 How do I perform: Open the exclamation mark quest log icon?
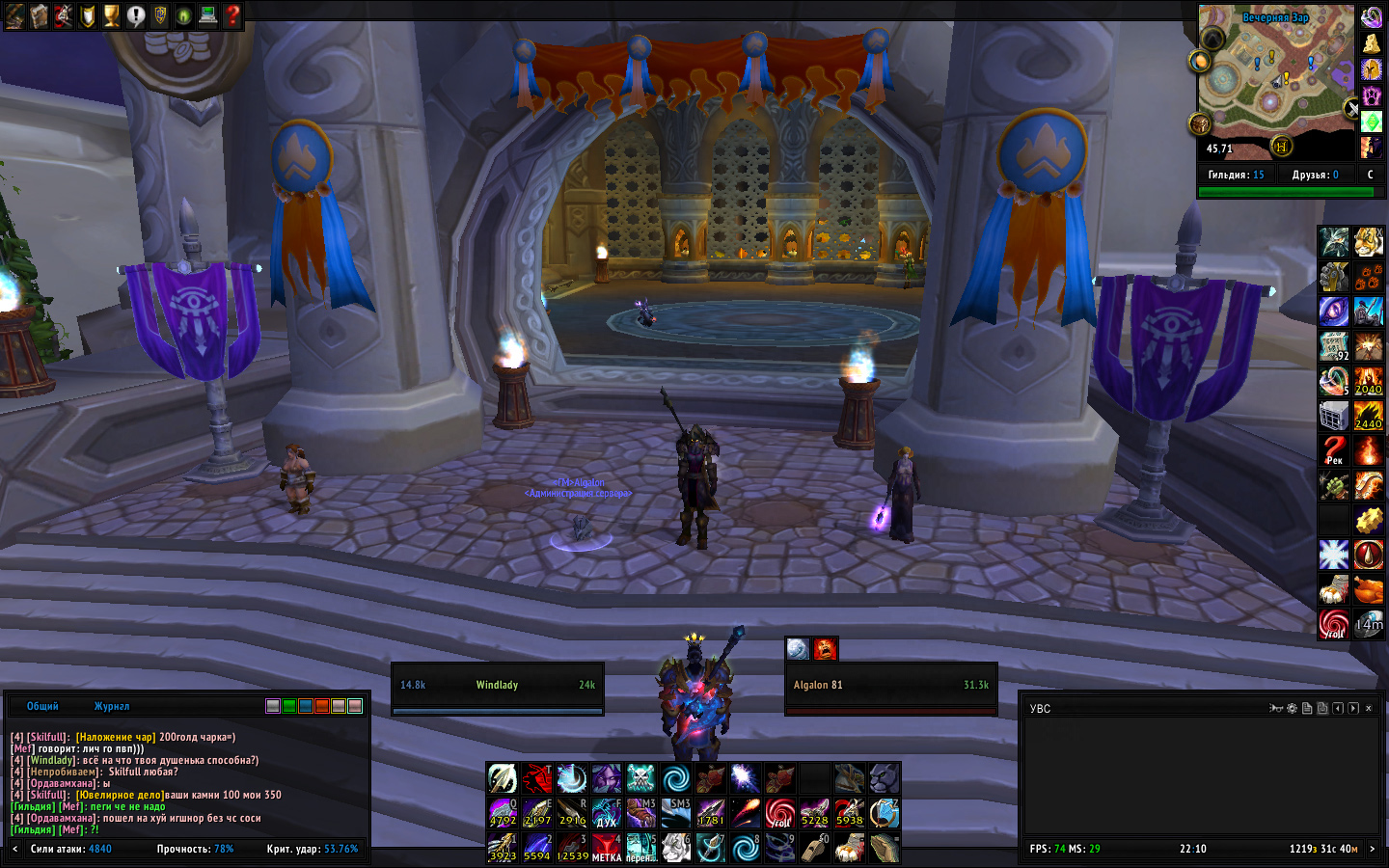point(136,15)
